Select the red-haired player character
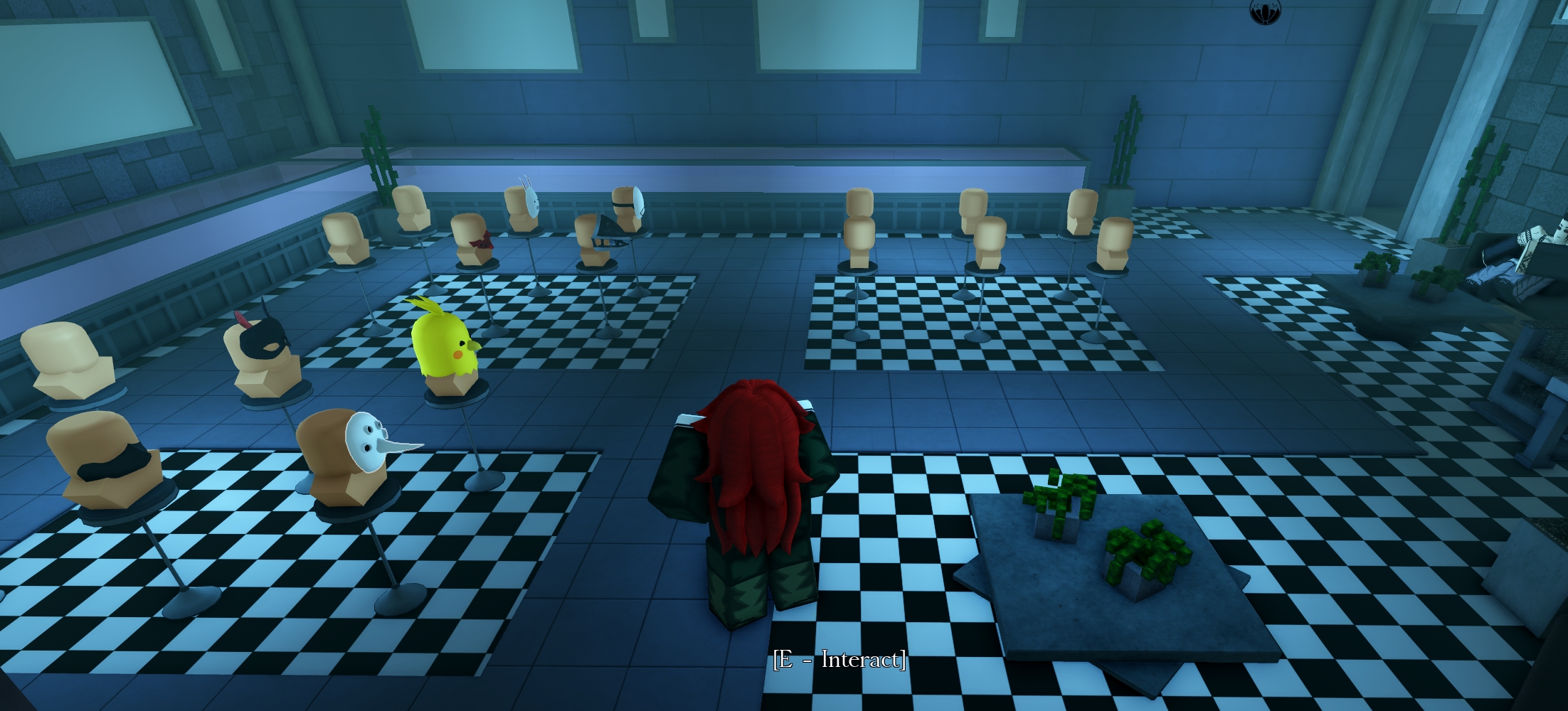This screenshot has width=1568, height=711. (754, 512)
